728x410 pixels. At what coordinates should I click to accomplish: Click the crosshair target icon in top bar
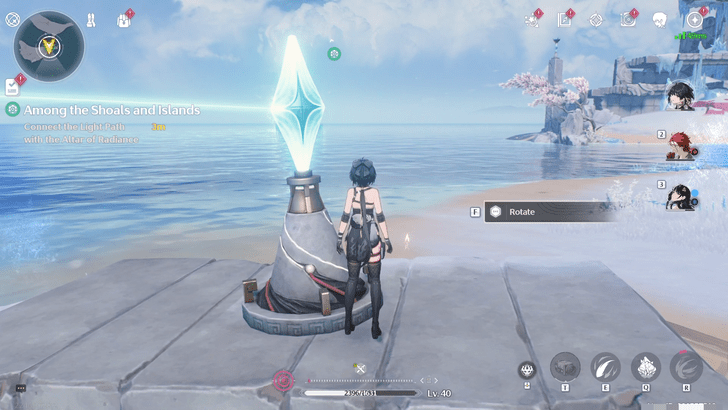[x=596, y=20]
